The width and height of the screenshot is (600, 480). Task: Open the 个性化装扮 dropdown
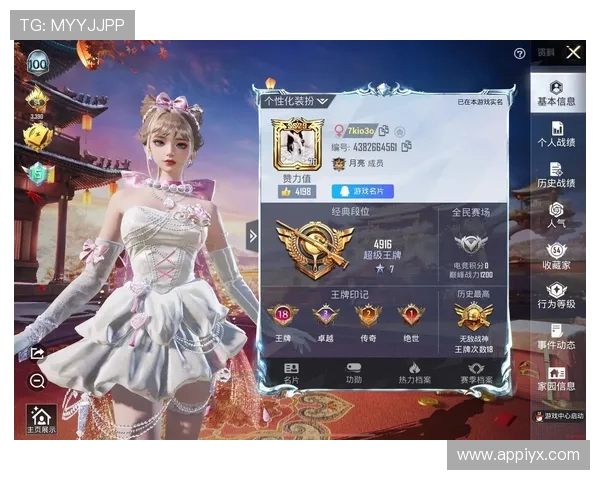(x=295, y=101)
